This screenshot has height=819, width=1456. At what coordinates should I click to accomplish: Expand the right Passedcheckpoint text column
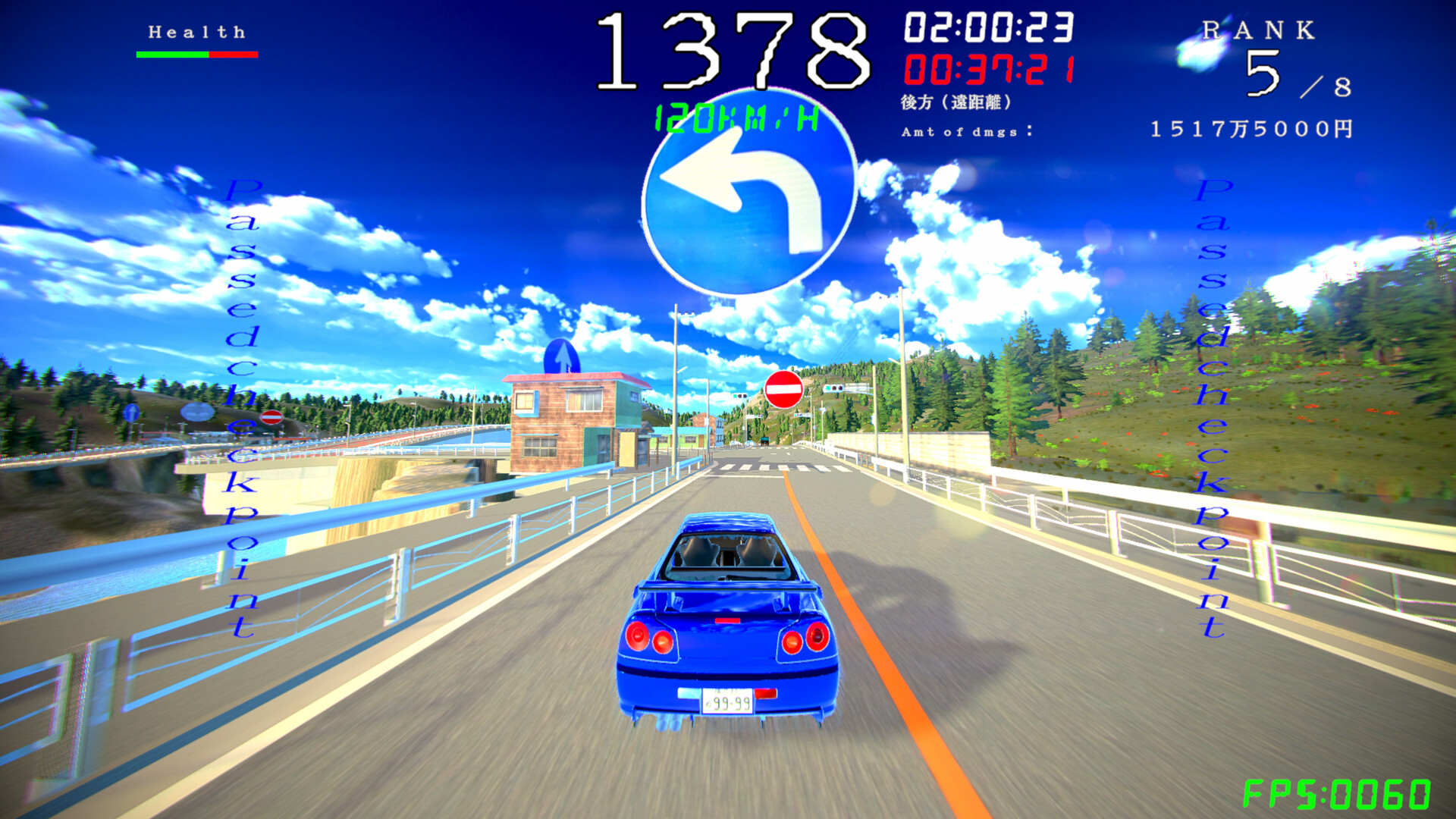tap(1211, 409)
